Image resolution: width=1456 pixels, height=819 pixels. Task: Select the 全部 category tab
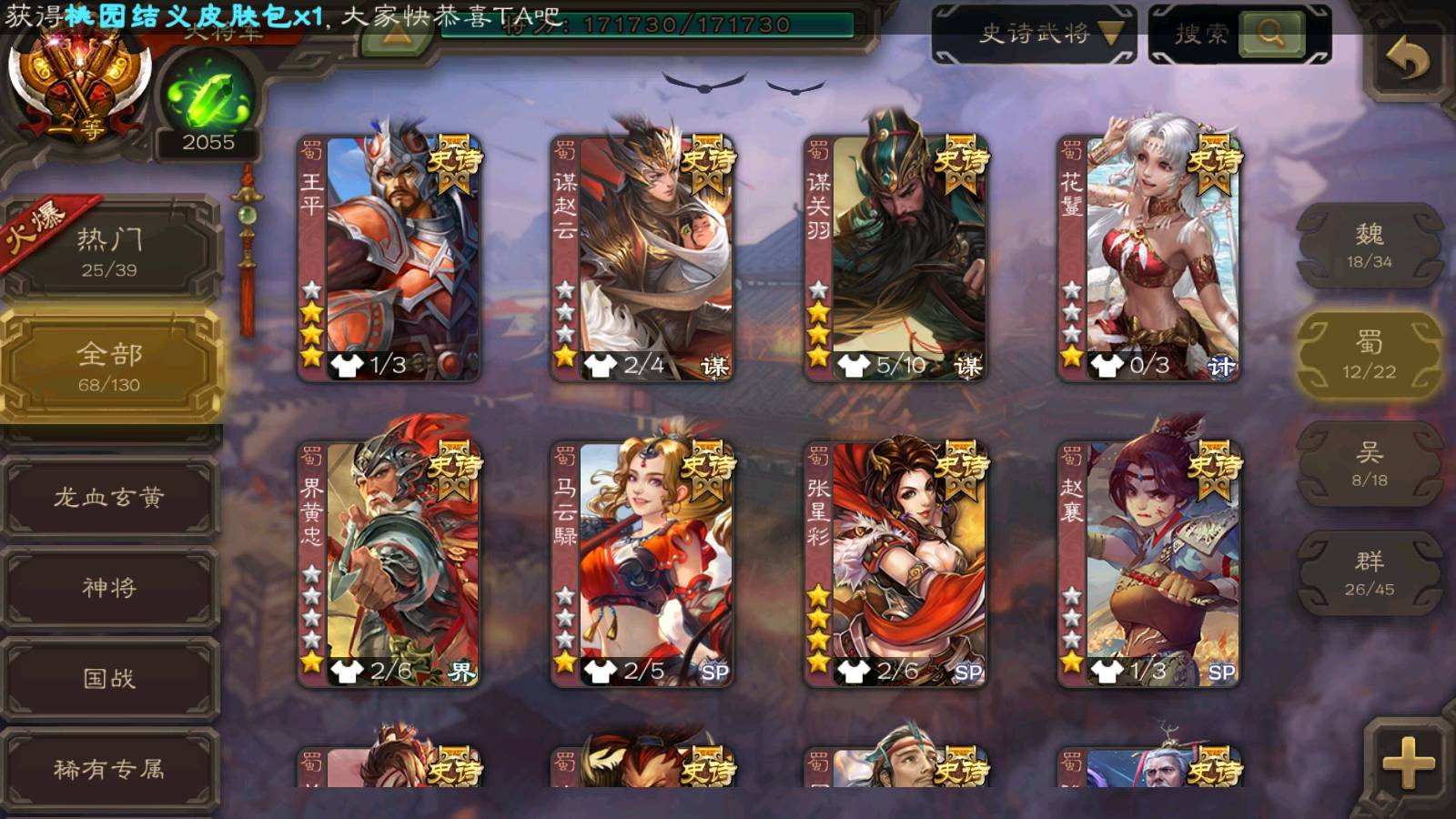pyautogui.click(x=109, y=366)
